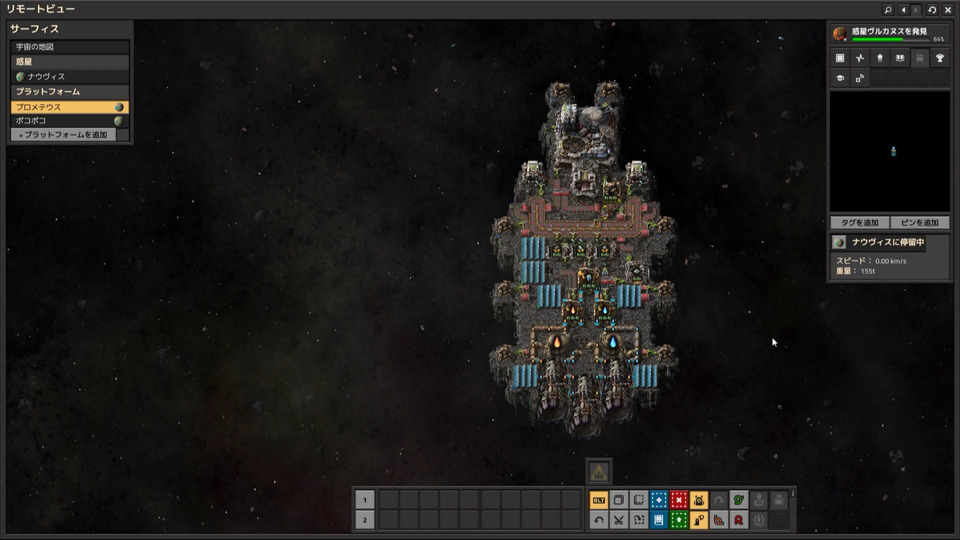This screenshot has width=960, height=540.
Task: Select the scissors cut tool
Action: click(619, 520)
